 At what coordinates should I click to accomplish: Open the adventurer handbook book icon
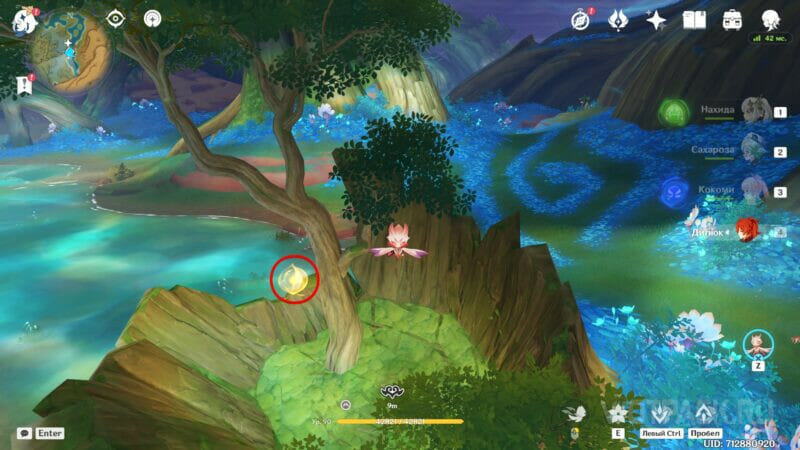695,19
